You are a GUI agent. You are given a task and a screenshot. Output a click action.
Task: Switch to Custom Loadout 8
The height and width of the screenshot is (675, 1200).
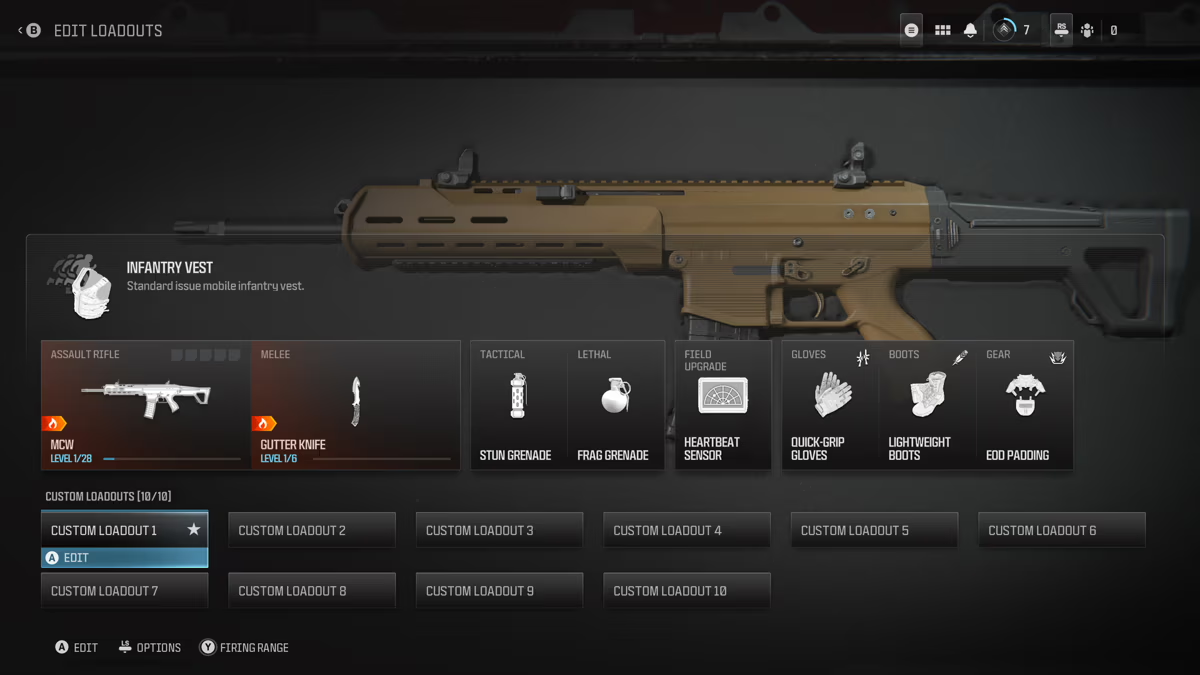point(312,591)
